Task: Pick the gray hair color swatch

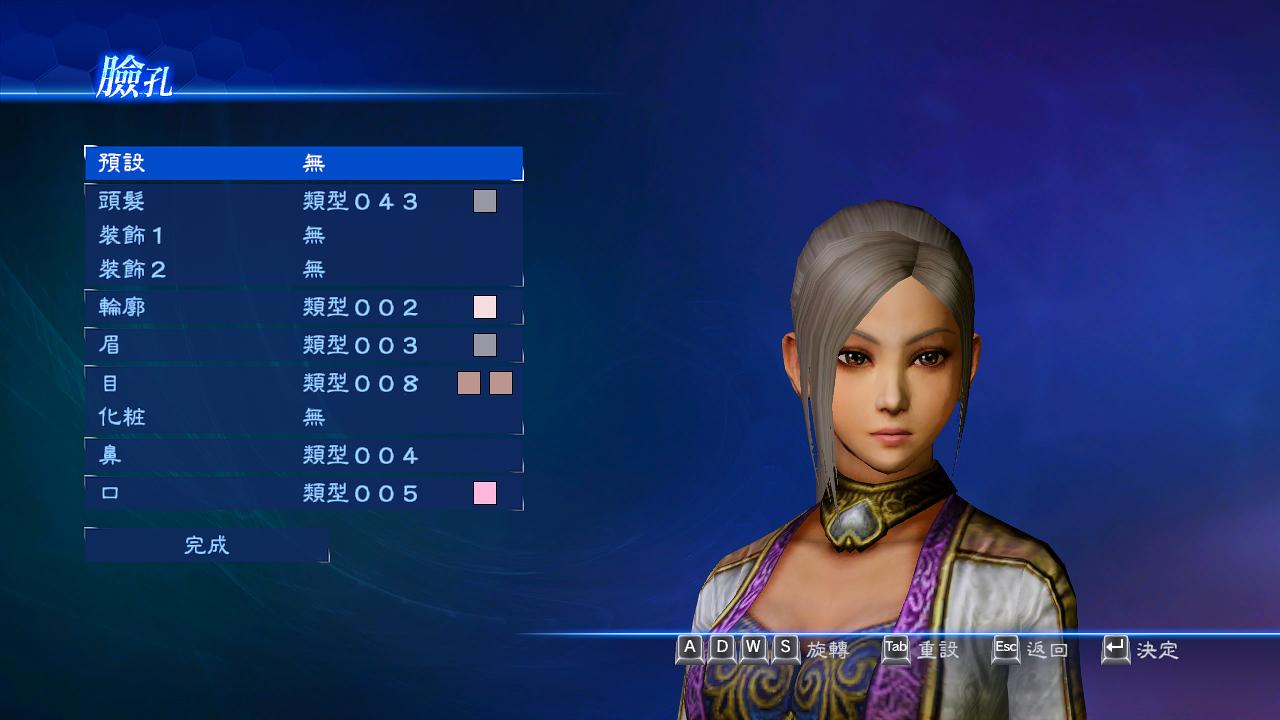Action: (x=485, y=201)
